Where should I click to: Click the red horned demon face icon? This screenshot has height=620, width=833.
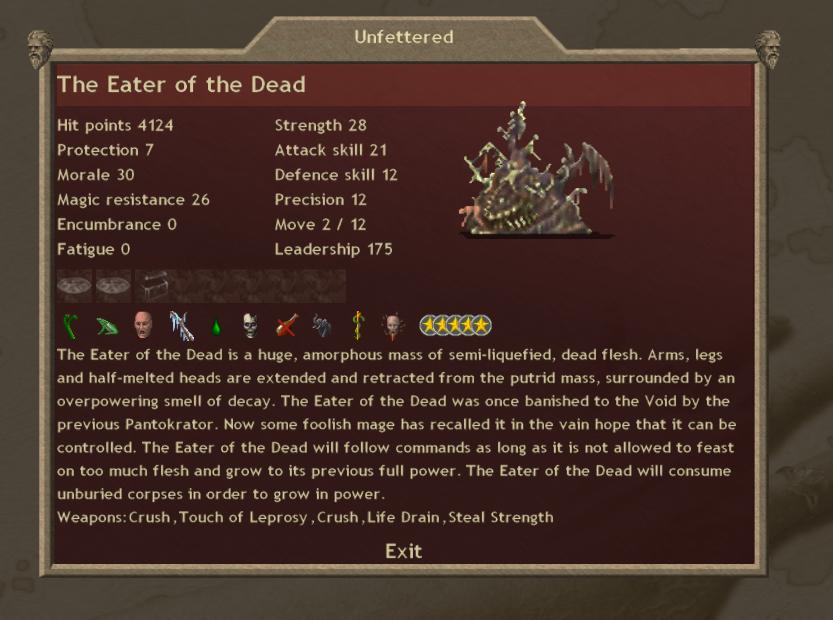[x=392, y=325]
